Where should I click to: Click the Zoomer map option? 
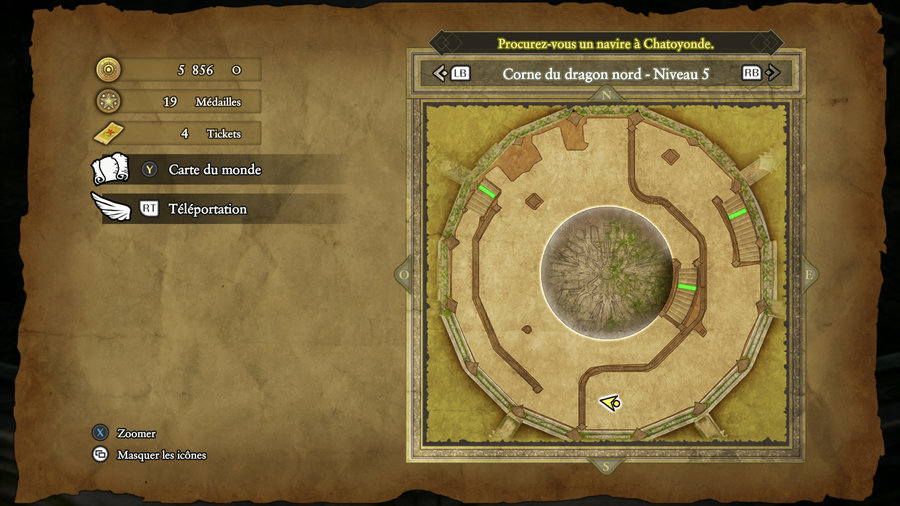[x=136, y=433]
